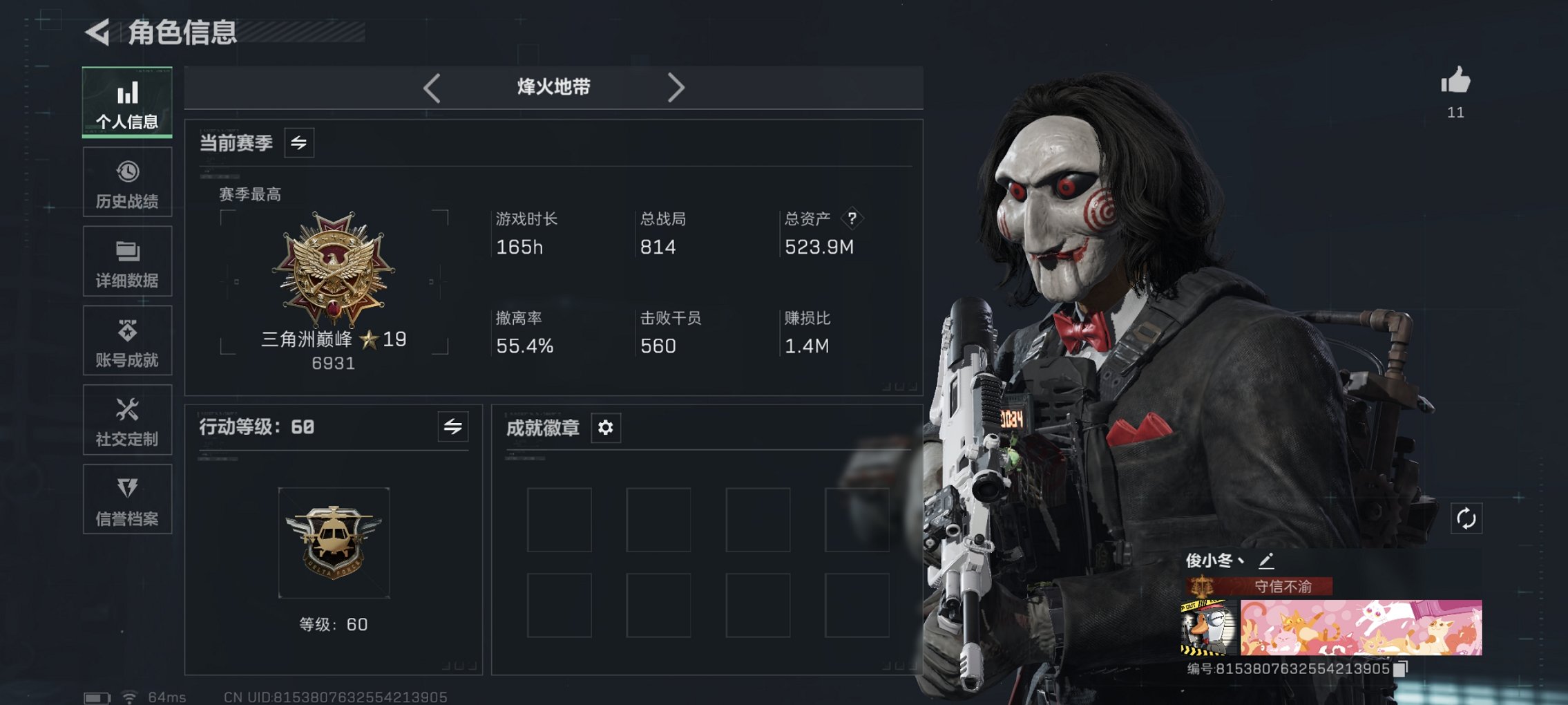Image resolution: width=1568 pixels, height=705 pixels.
Task: Toggle the 当前赛季 switch control
Action: pyautogui.click(x=300, y=143)
